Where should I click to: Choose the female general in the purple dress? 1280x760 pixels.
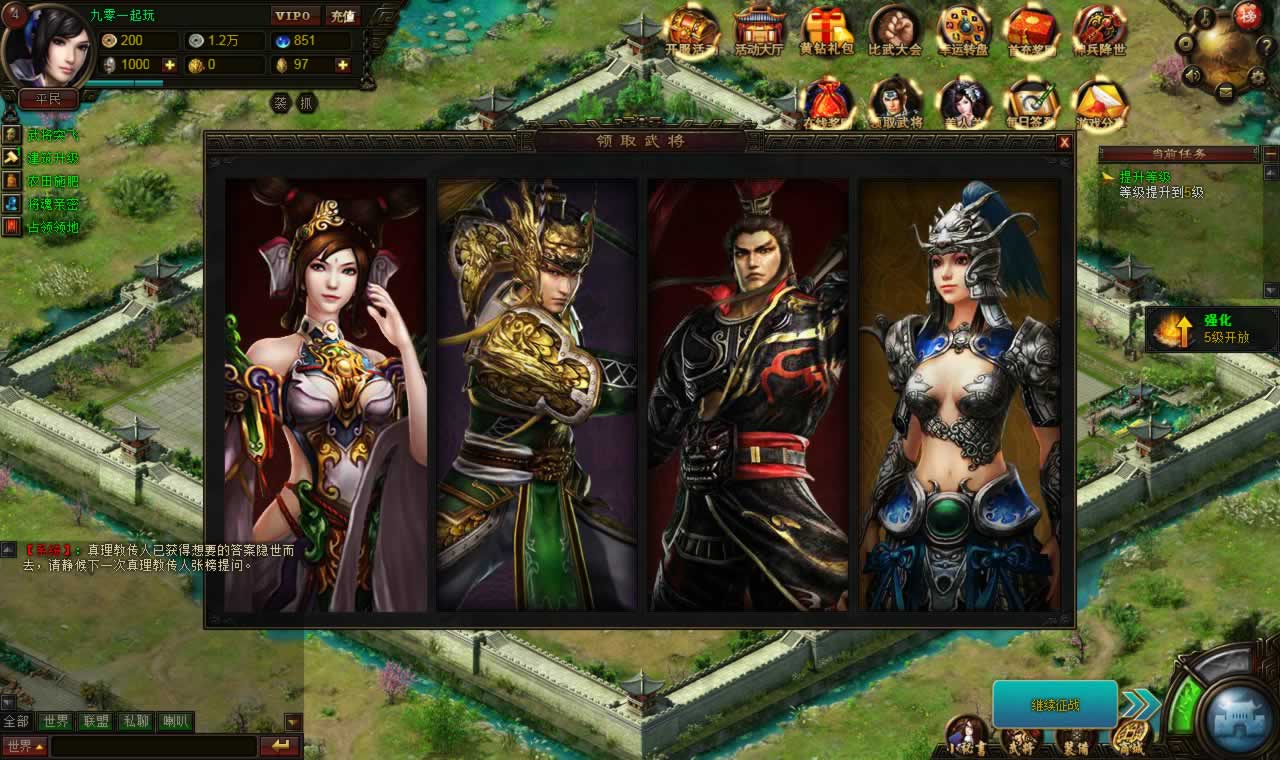tap(325, 395)
